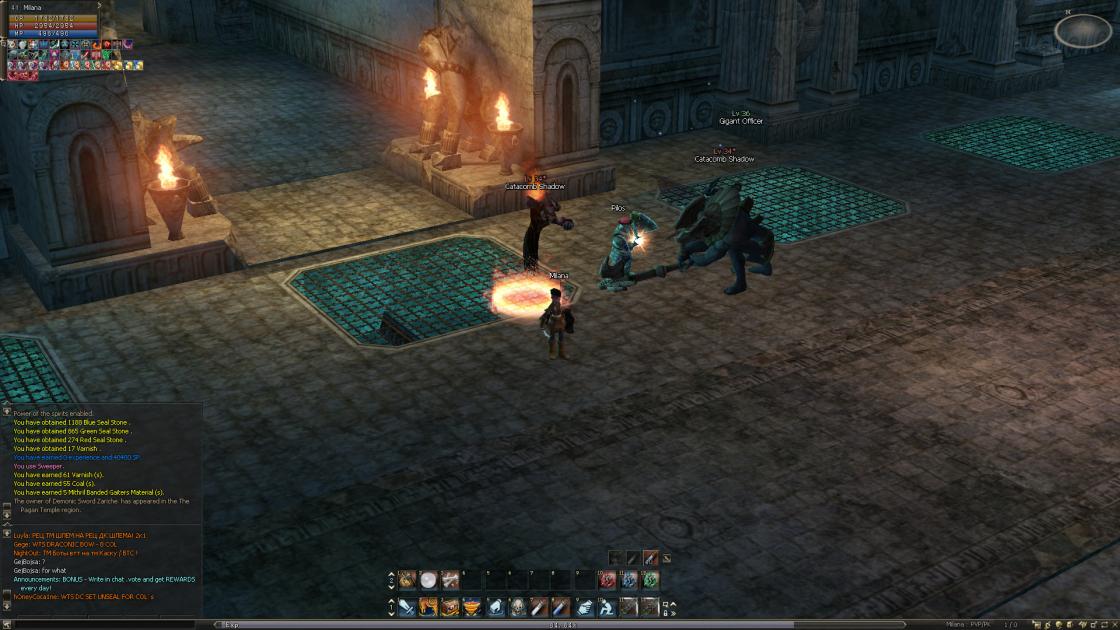Use the sword attack skill on hotbar
Screen dimensions: 1120x630
coord(407,606)
